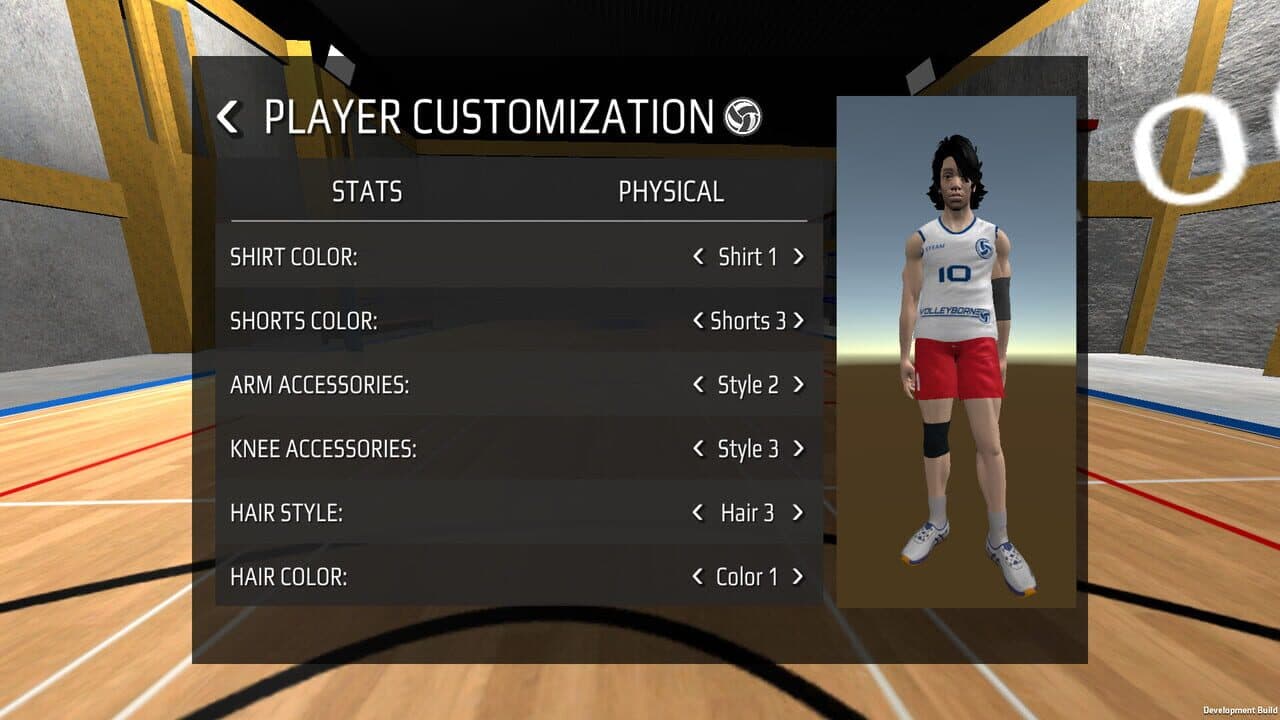This screenshot has width=1280, height=720.
Task: Click the Shirt 1 value label
Action: (746, 256)
